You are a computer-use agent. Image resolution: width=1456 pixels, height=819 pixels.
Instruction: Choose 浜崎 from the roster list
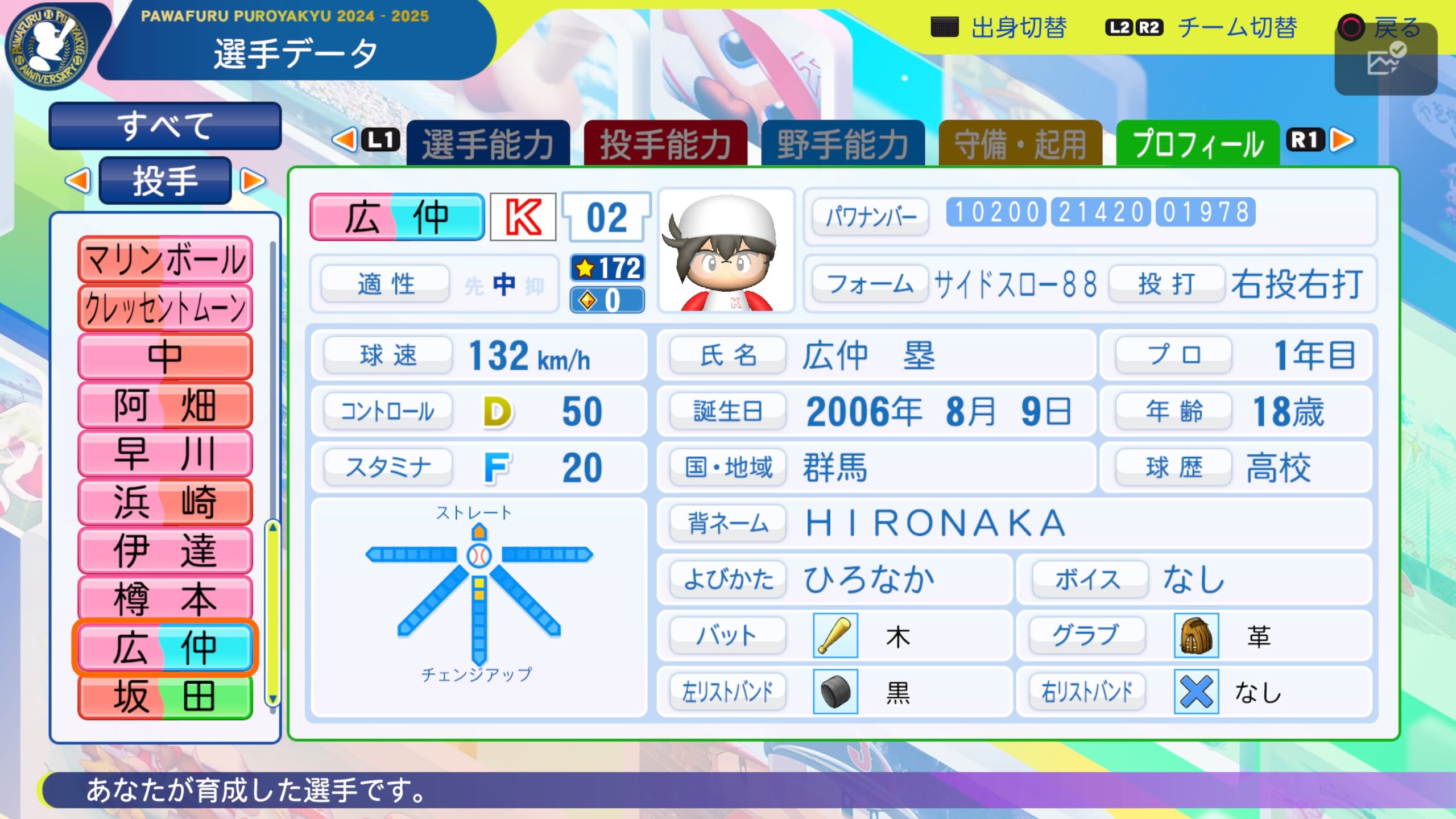tap(165, 502)
